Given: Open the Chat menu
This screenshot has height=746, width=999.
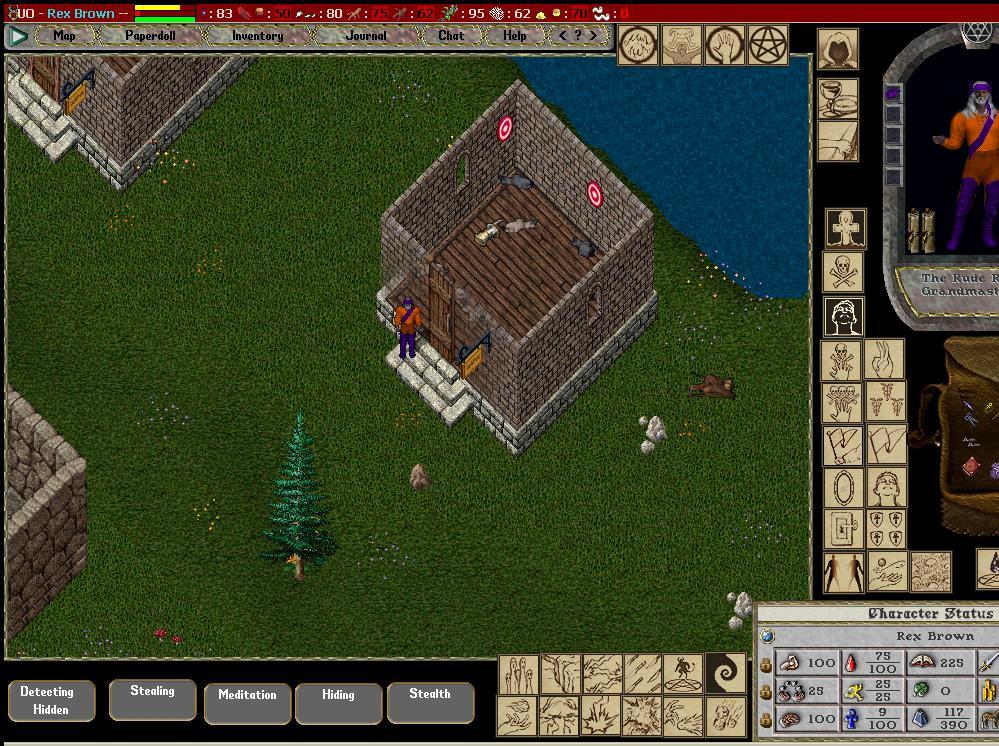Looking at the screenshot, I should pos(451,35).
